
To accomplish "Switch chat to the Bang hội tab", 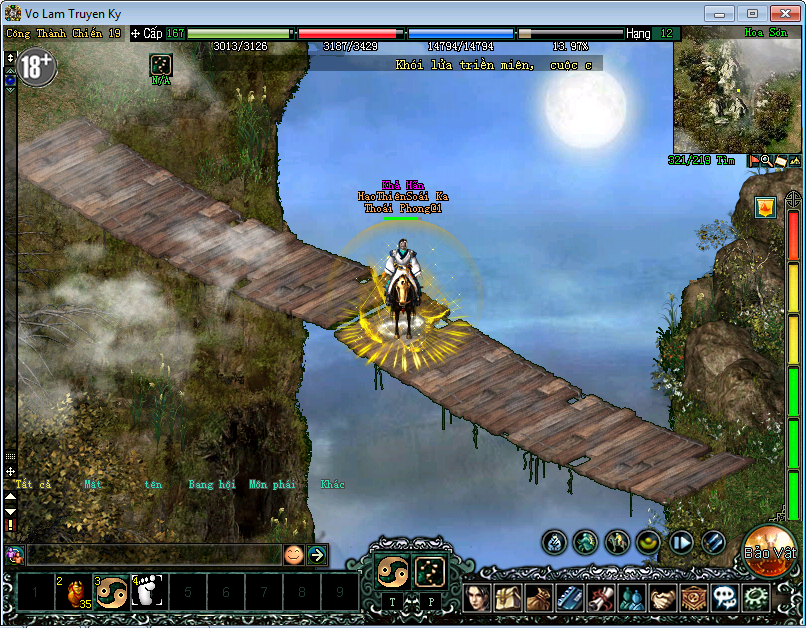I will pos(211,484).
